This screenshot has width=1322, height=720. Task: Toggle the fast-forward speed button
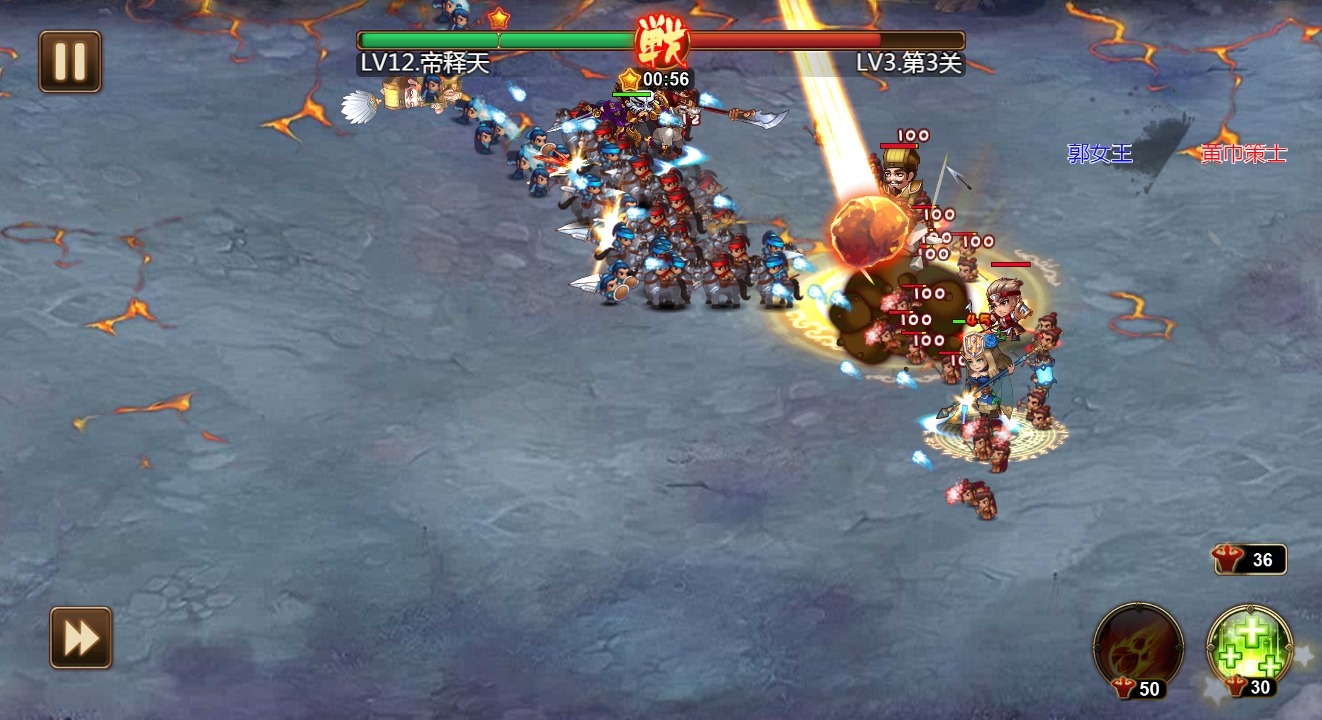81,638
